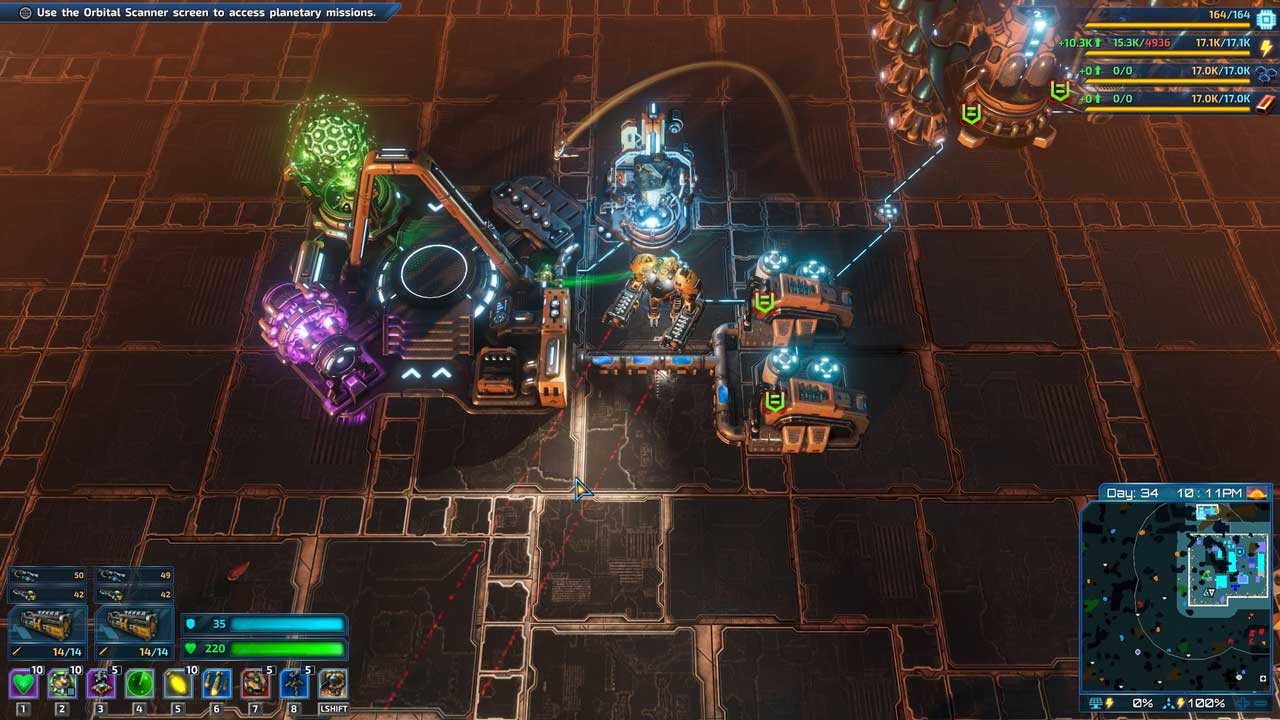Activate the mech dash skill icon

[x=333, y=684]
